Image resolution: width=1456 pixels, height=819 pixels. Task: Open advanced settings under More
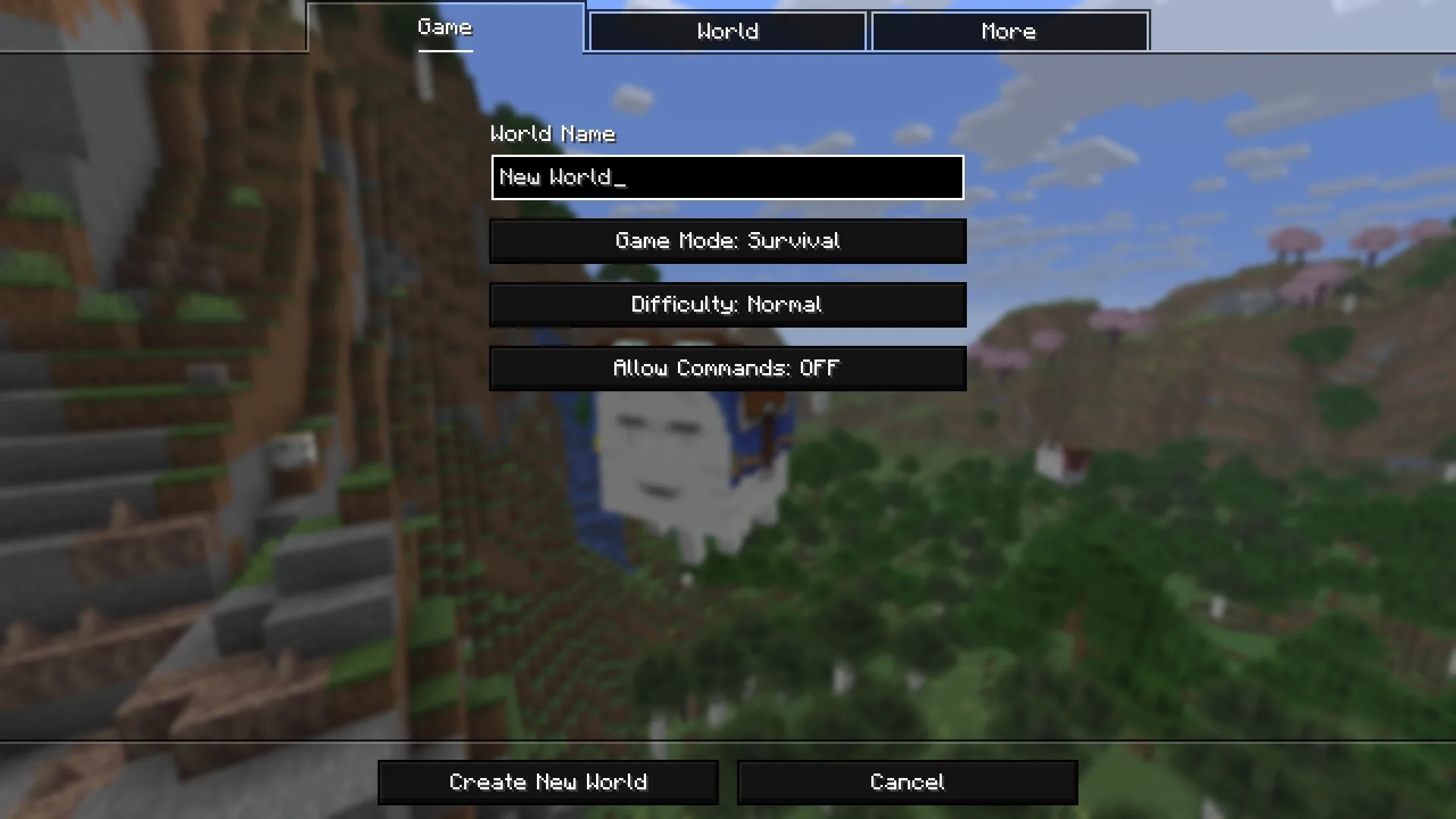(1009, 31)
